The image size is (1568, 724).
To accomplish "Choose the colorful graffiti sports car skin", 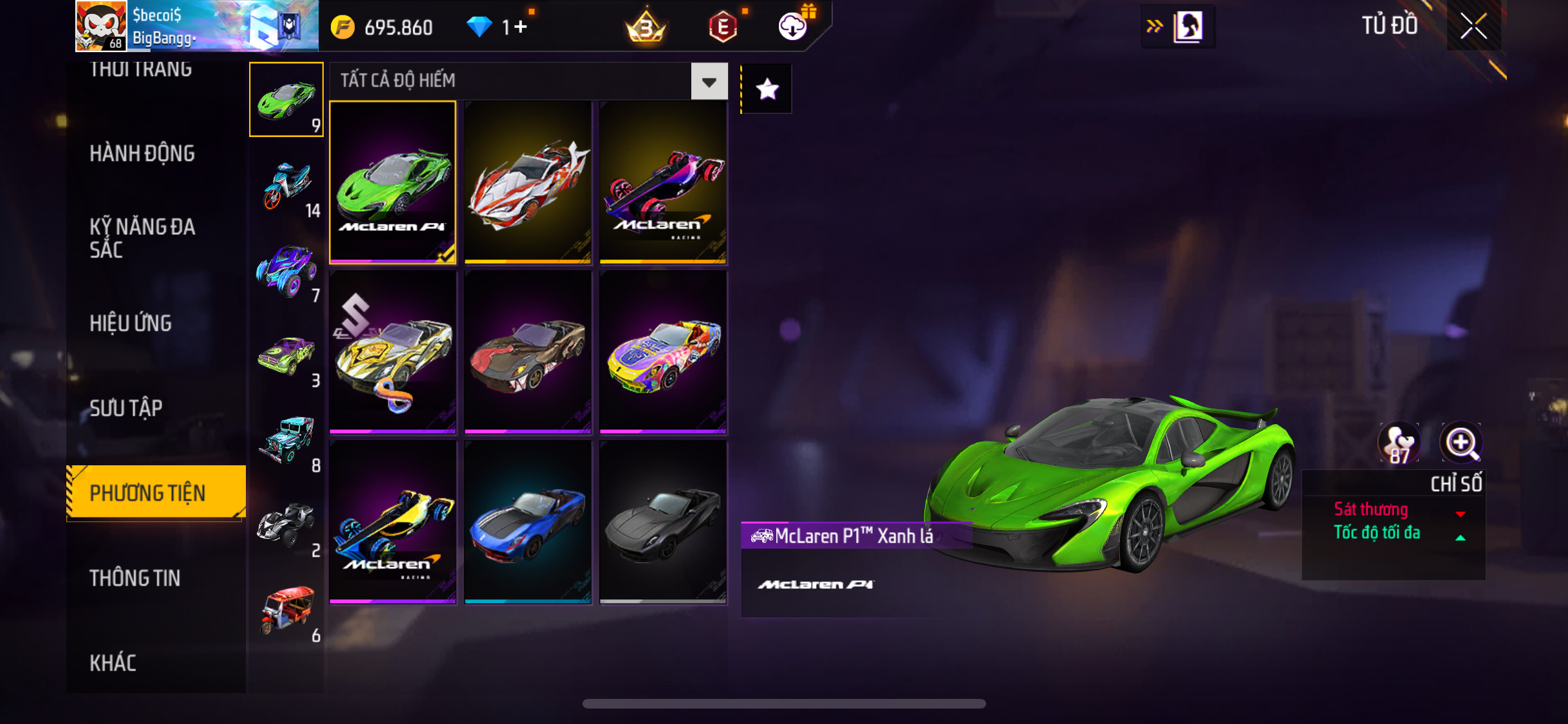I will pos(663,352).
